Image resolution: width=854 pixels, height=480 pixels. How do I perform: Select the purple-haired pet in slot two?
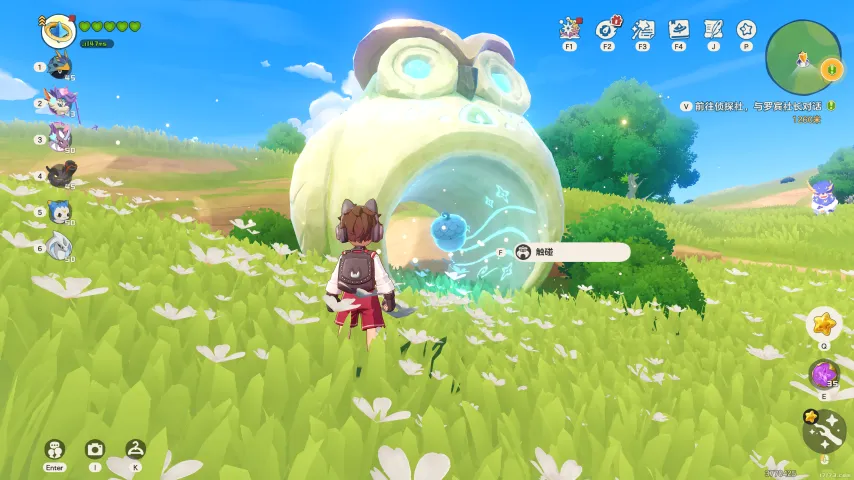tap(61, 103)
